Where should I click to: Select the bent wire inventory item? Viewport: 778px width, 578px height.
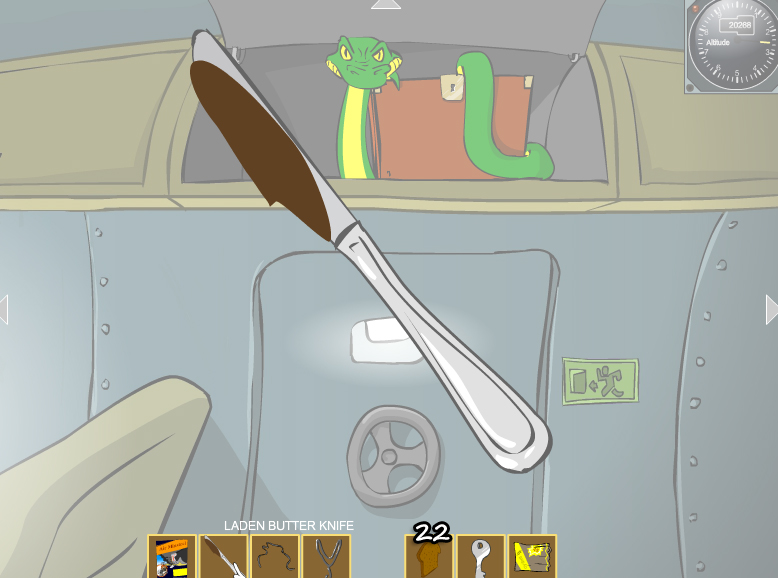(275, 556)
